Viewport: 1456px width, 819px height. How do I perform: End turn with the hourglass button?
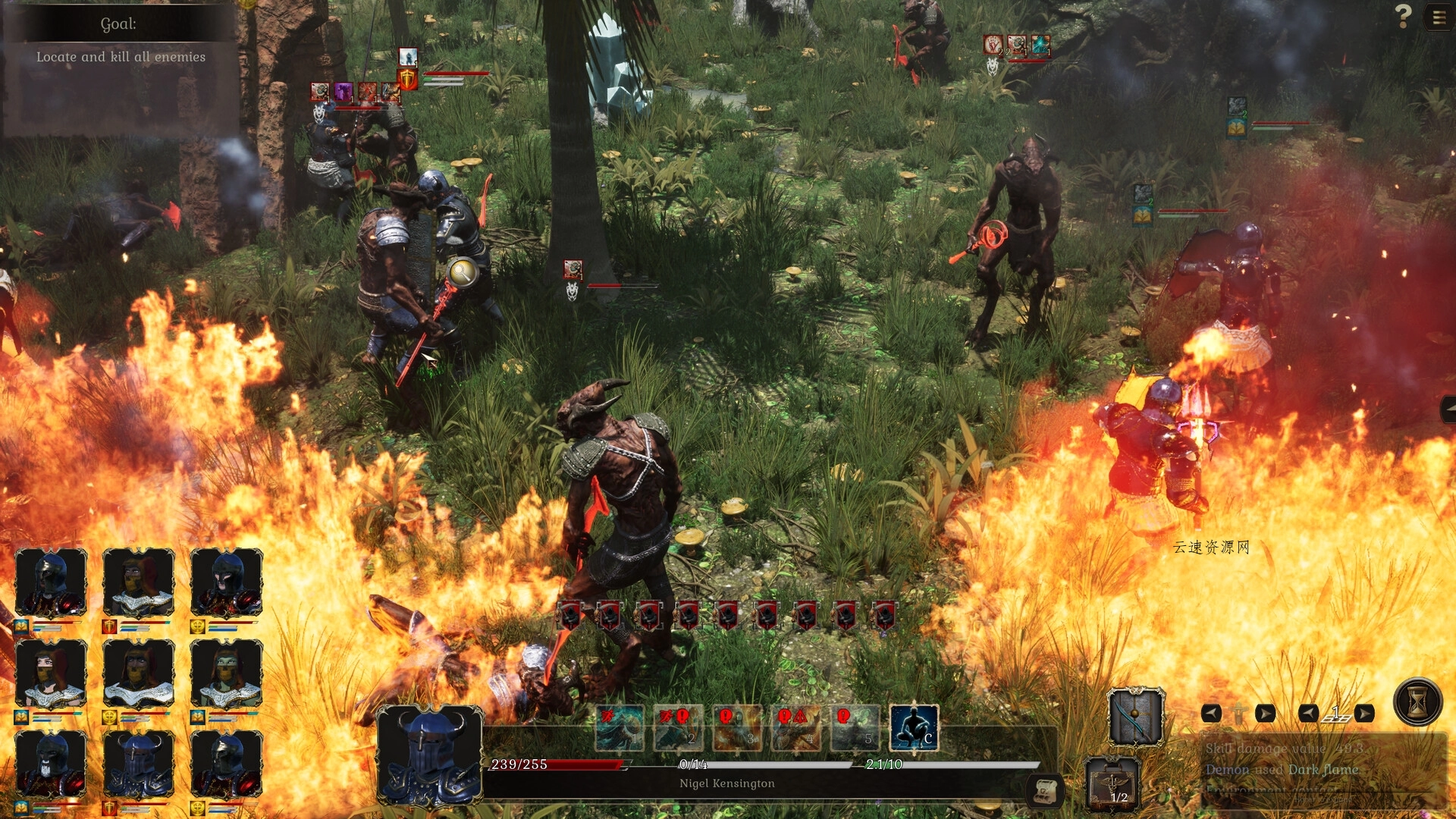(1417, 702)
